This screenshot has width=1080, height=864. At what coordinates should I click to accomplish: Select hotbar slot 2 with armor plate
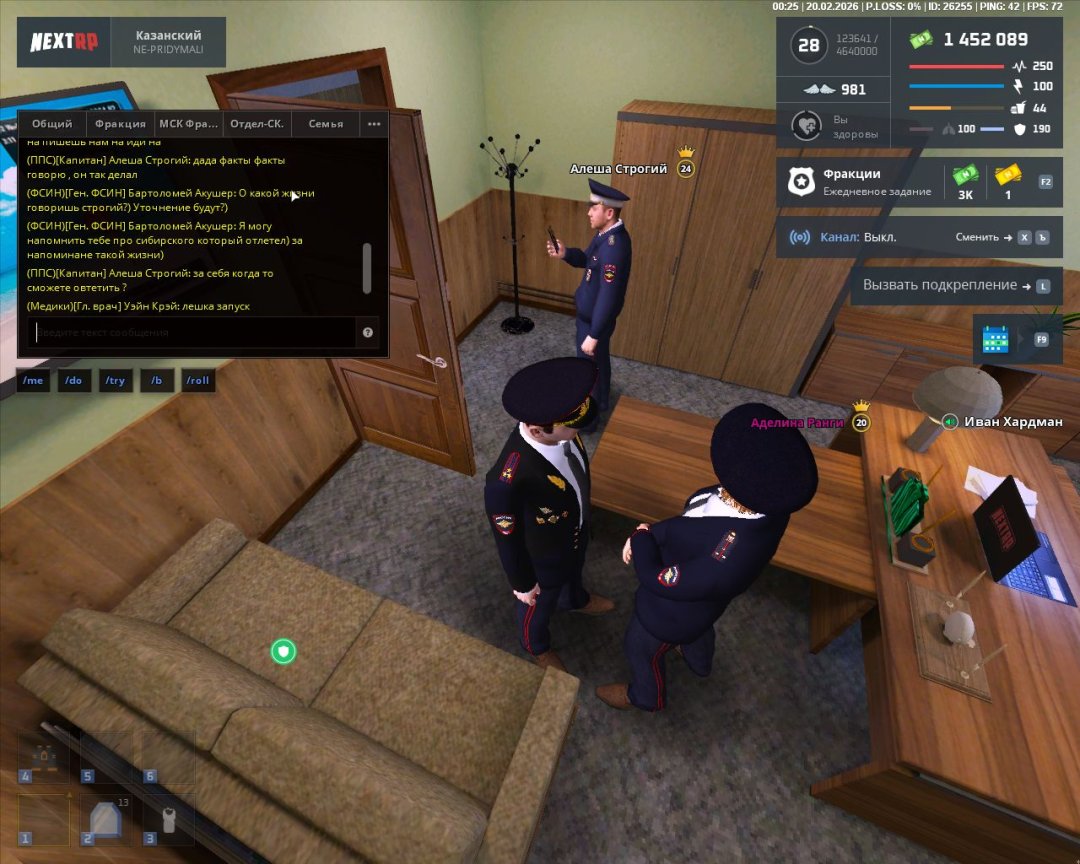(105, 820)
